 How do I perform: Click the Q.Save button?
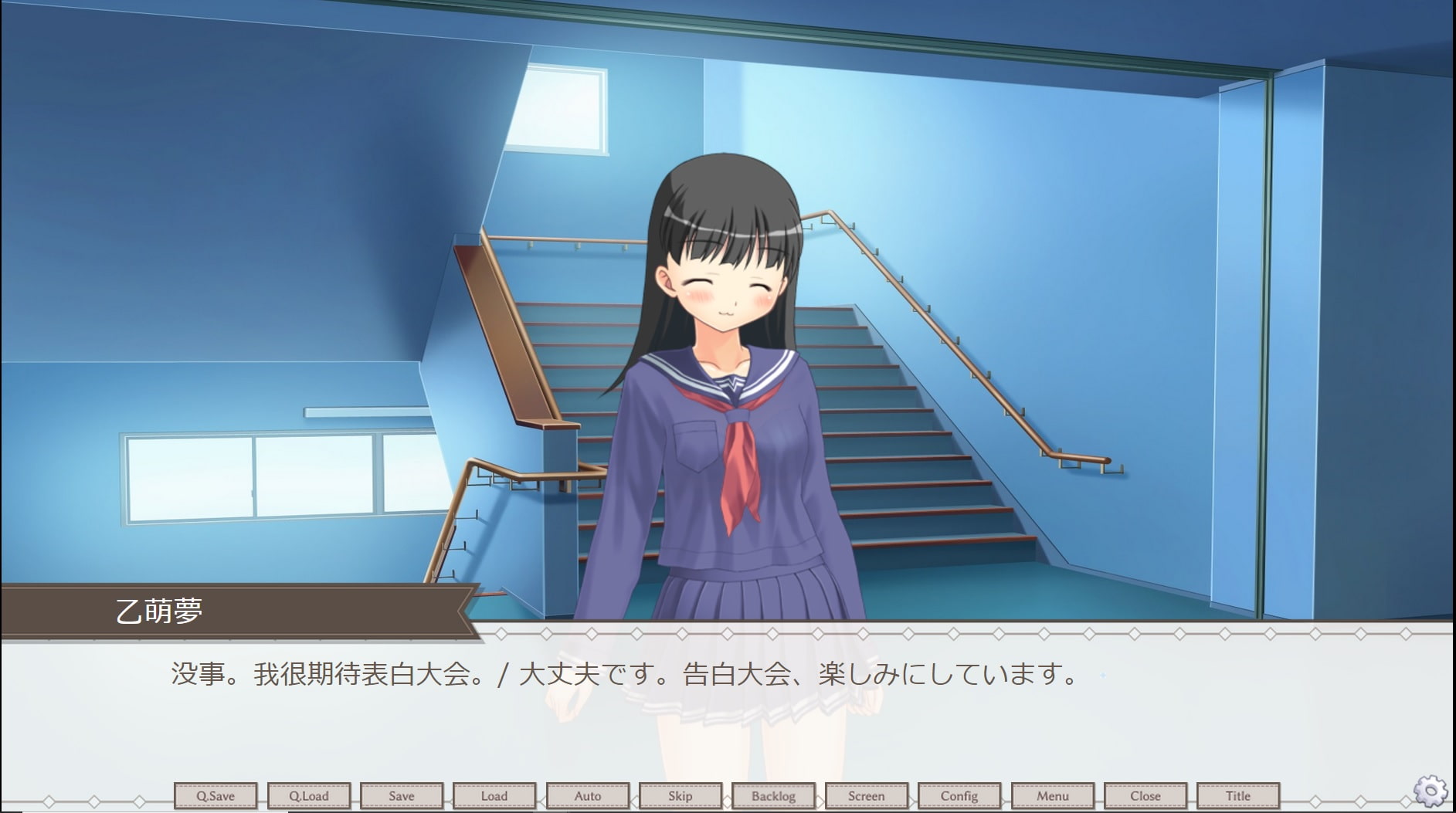[216, 795]
